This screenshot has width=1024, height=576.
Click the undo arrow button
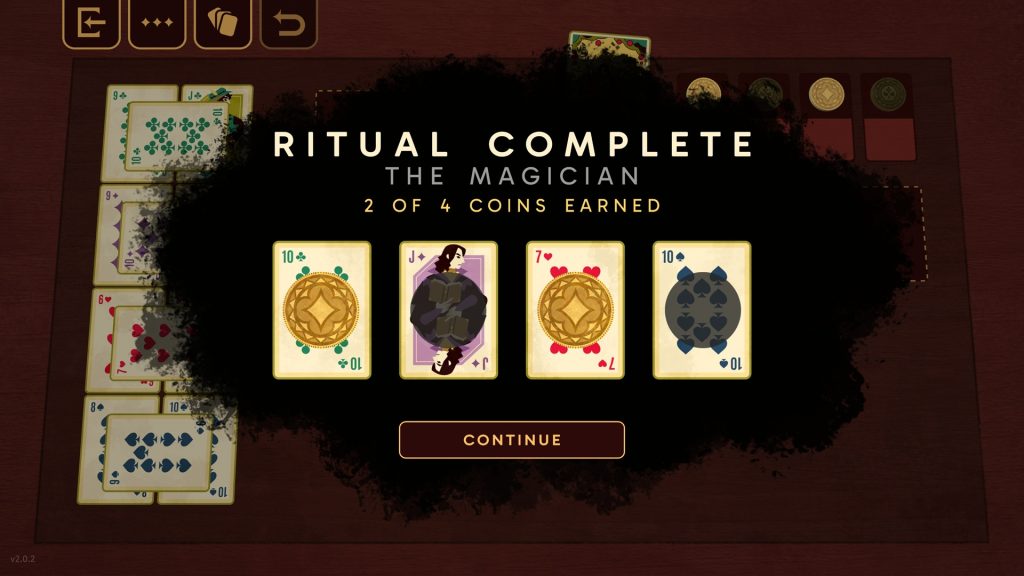click(289, 24)
